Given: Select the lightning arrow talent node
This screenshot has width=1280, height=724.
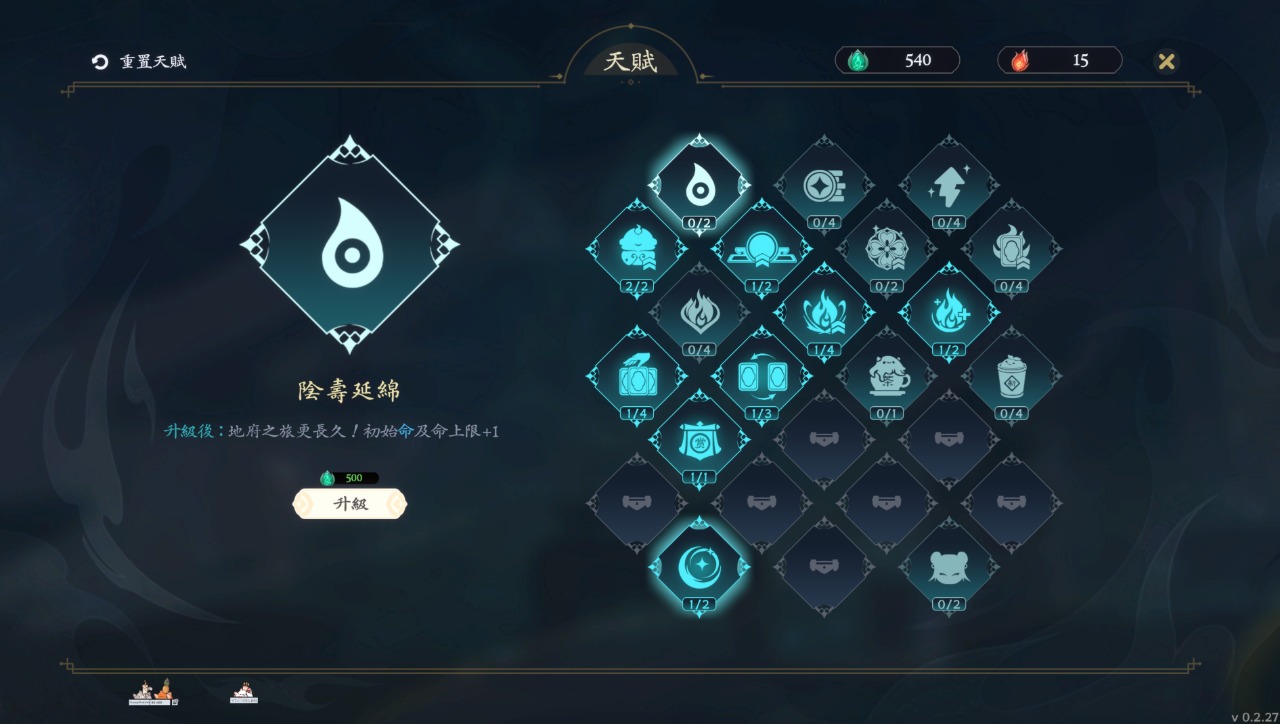Looking at the screenshot, I should tap(948, 185).
